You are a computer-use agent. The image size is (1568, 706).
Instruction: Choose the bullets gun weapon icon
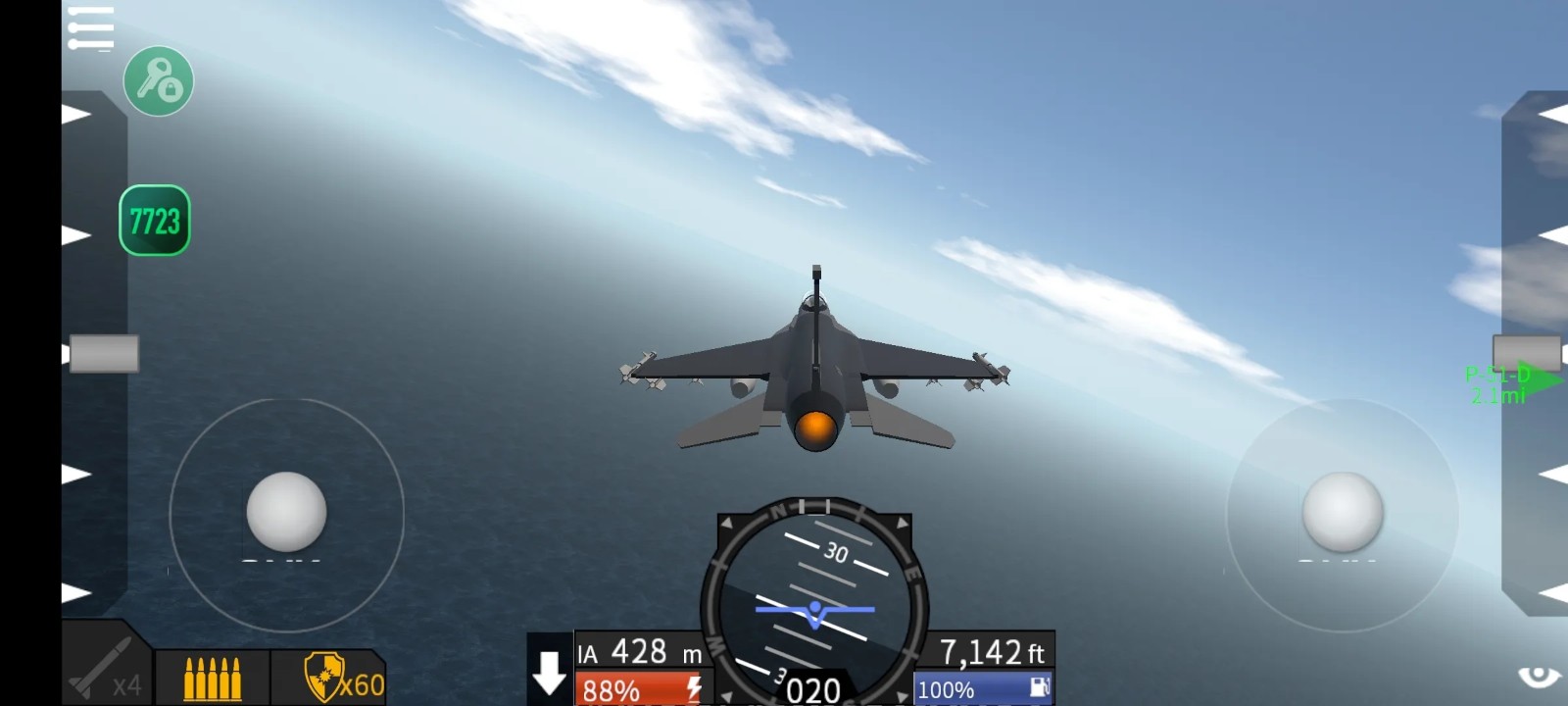[x=212, y=678]
